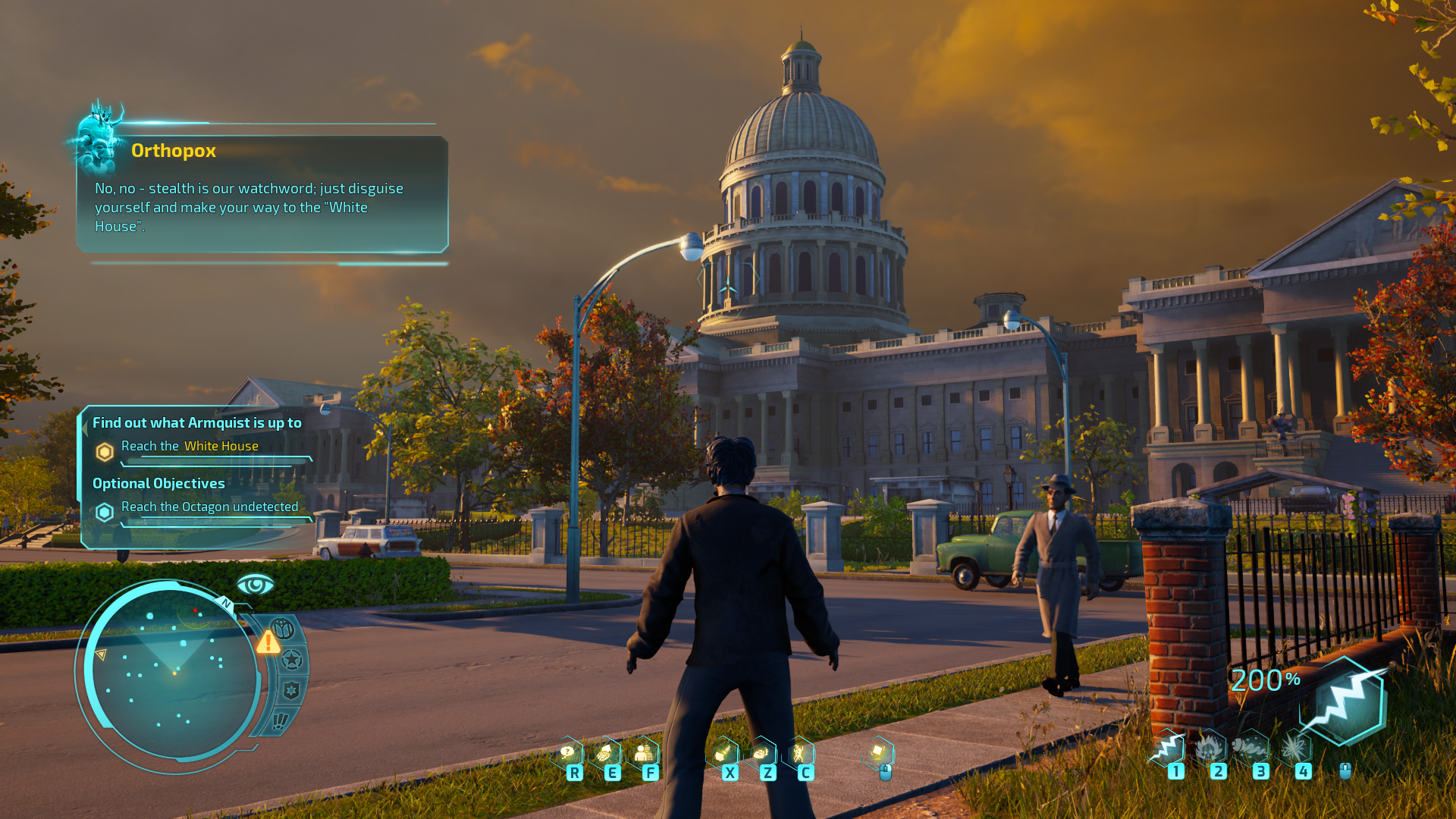
Task: Click the Reach the Octagon undetected objective
Action: 209,507
